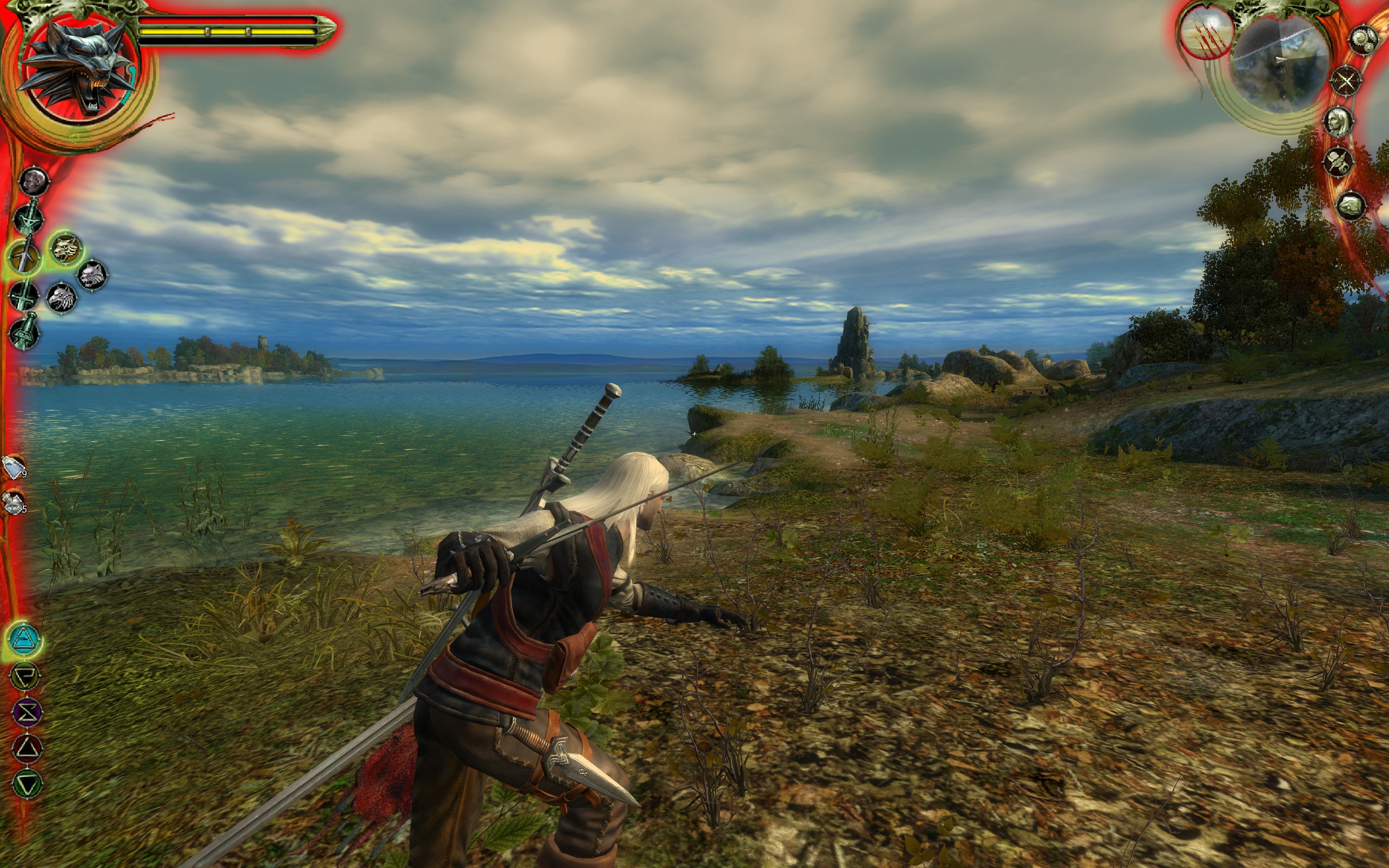Use the quick slot item with count 5

point(12,503)
